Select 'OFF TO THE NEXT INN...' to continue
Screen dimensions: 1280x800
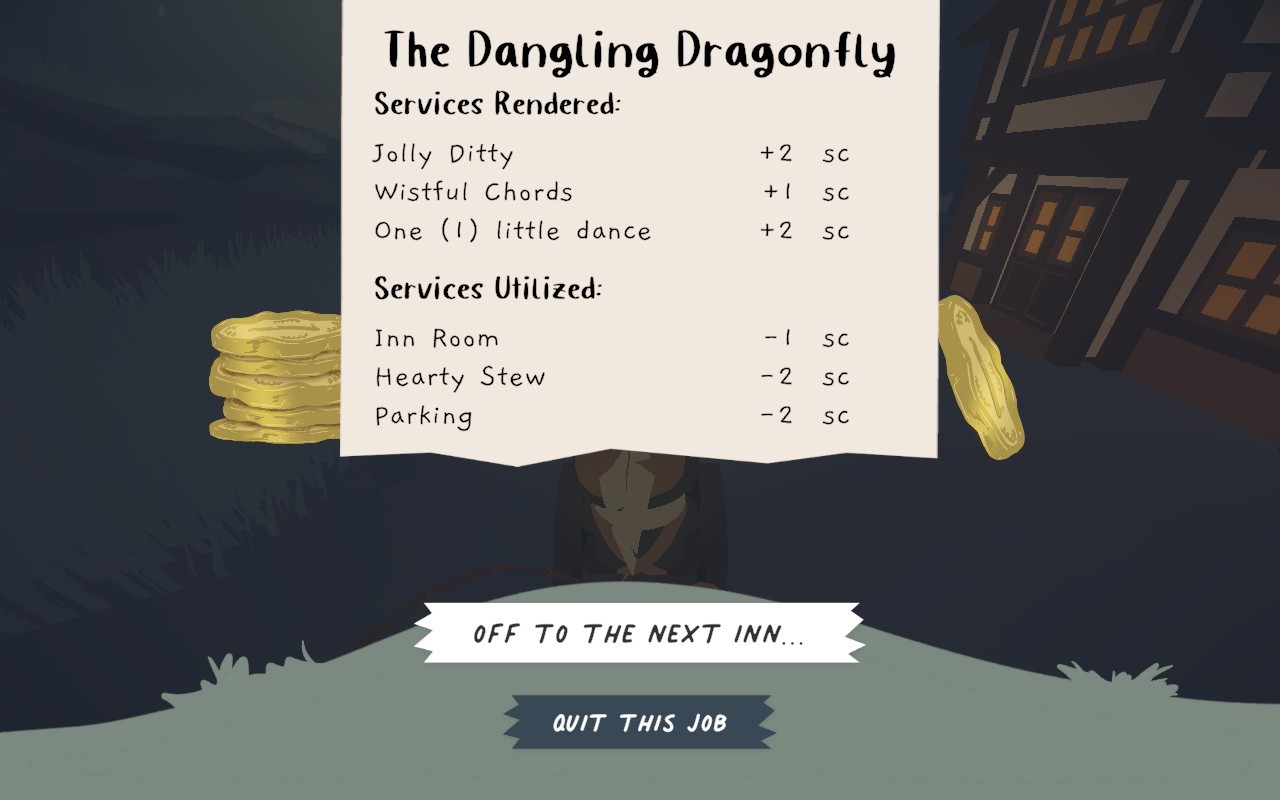coord(640,633)
